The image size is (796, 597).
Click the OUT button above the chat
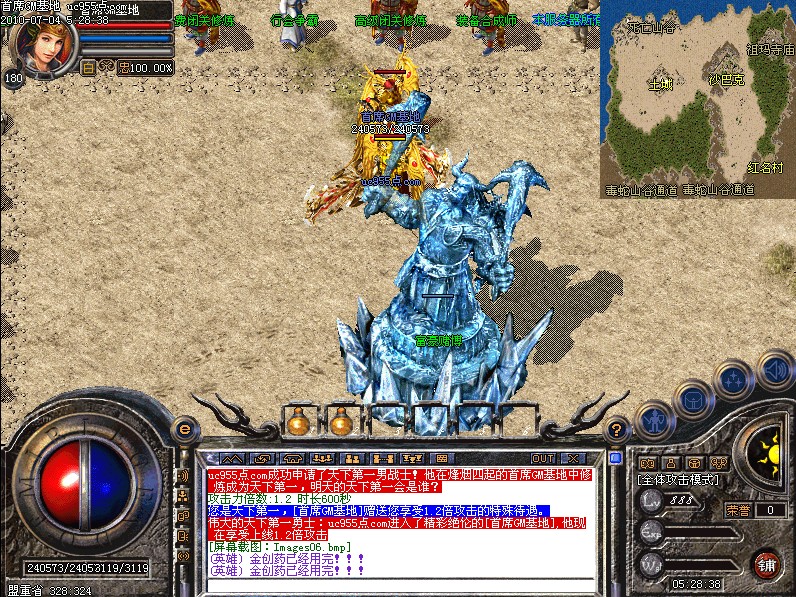point(543,458)
